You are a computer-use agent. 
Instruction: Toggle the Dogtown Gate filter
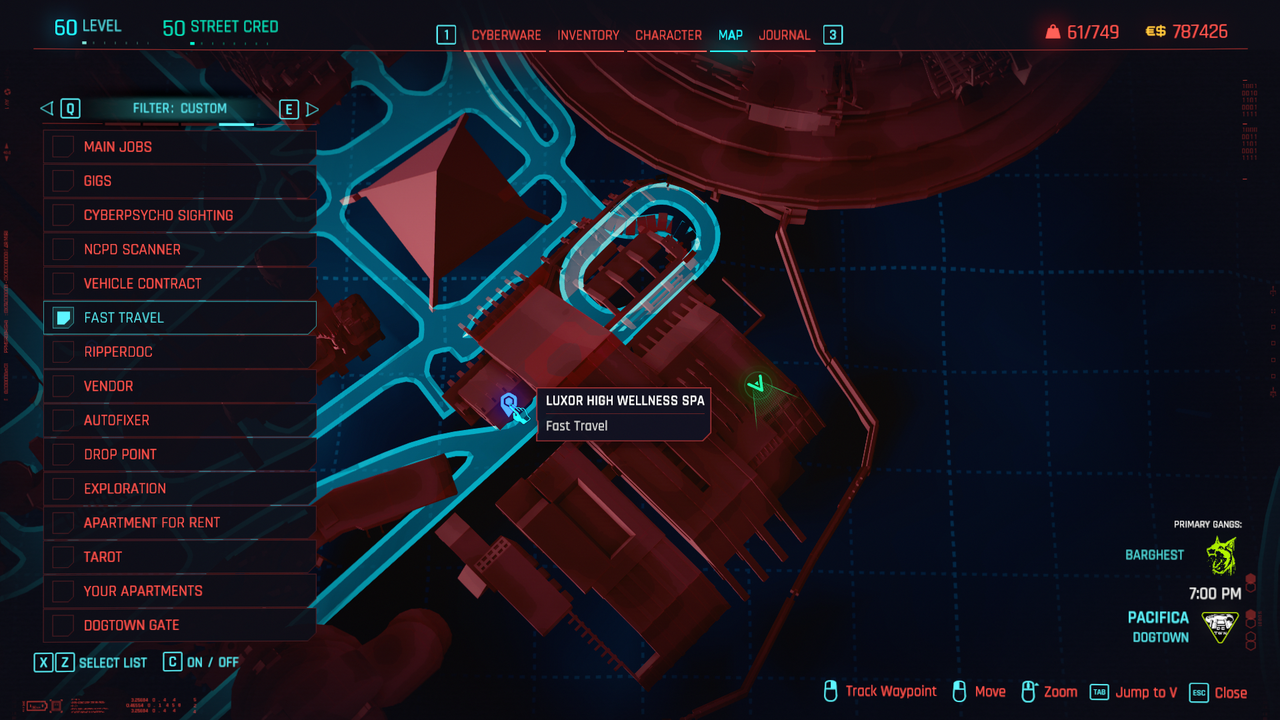(63, 625)
